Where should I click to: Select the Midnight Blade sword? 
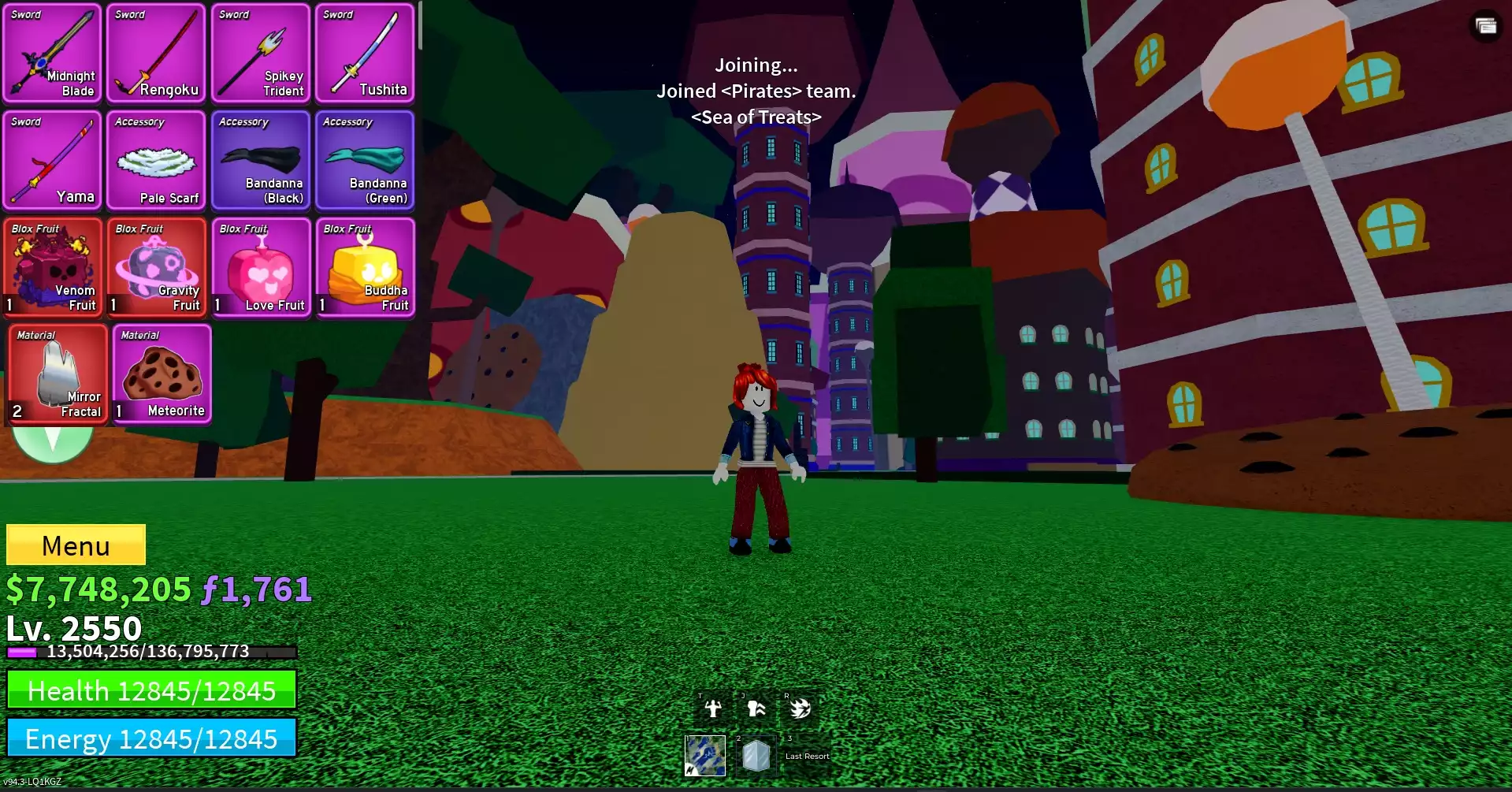pyautogui.click(x=52, y=54)
